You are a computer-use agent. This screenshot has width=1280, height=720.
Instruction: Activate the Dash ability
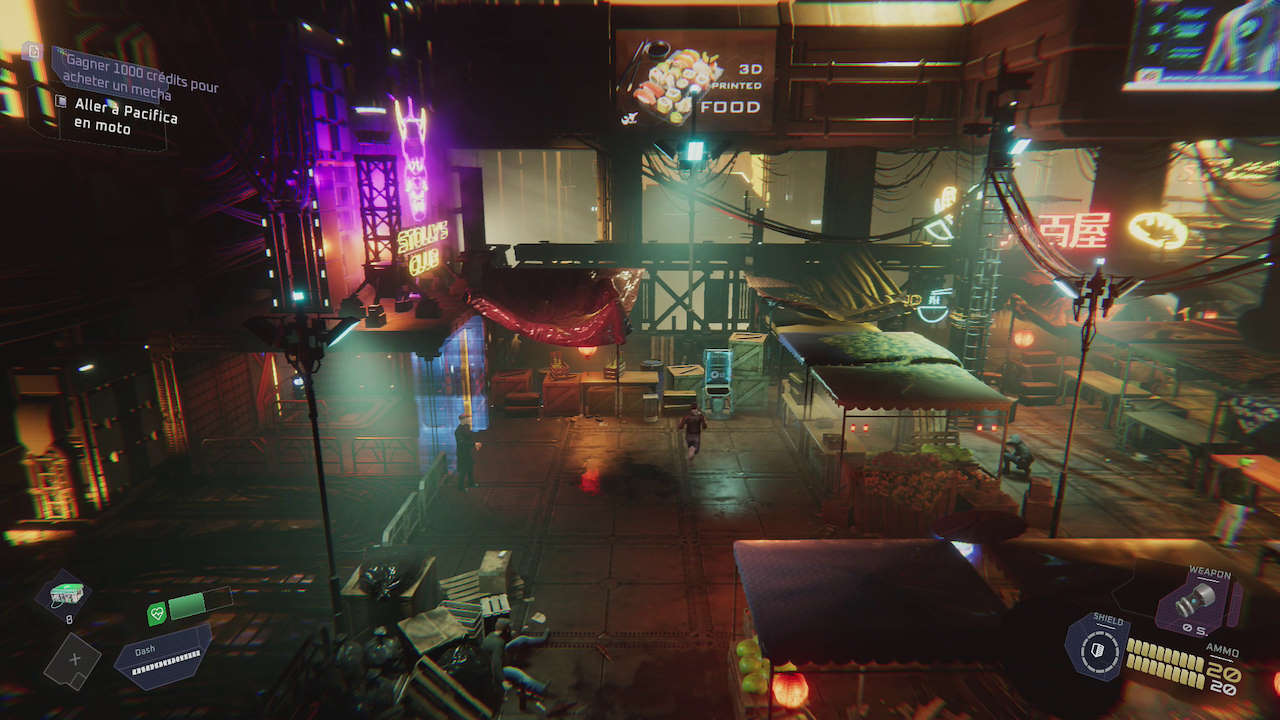pos(165,657)
